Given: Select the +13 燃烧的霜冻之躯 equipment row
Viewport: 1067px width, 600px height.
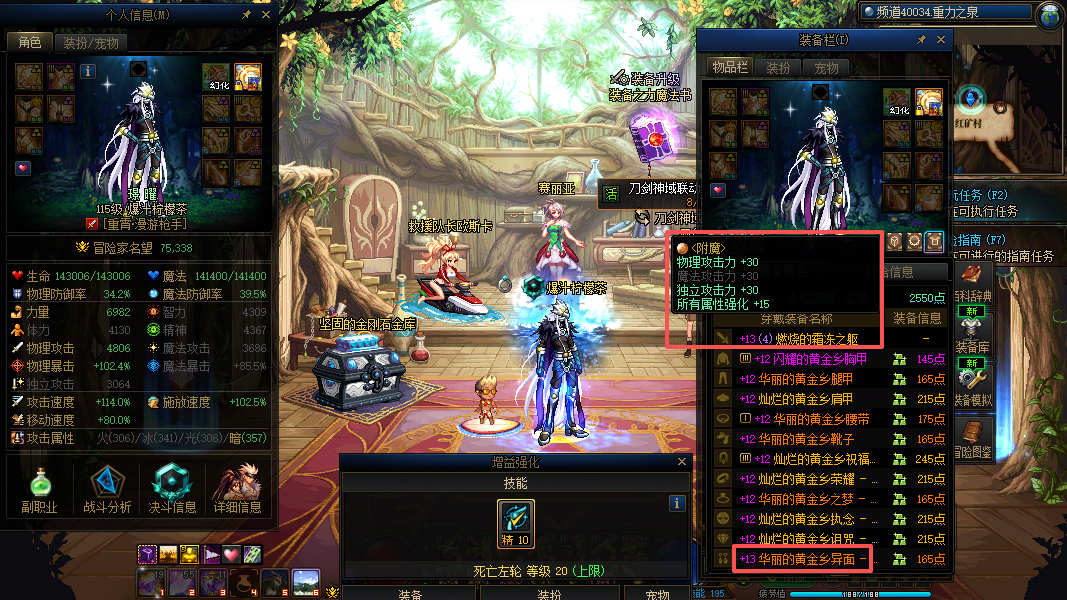Looking at the screenshot, I should point(810,339).
